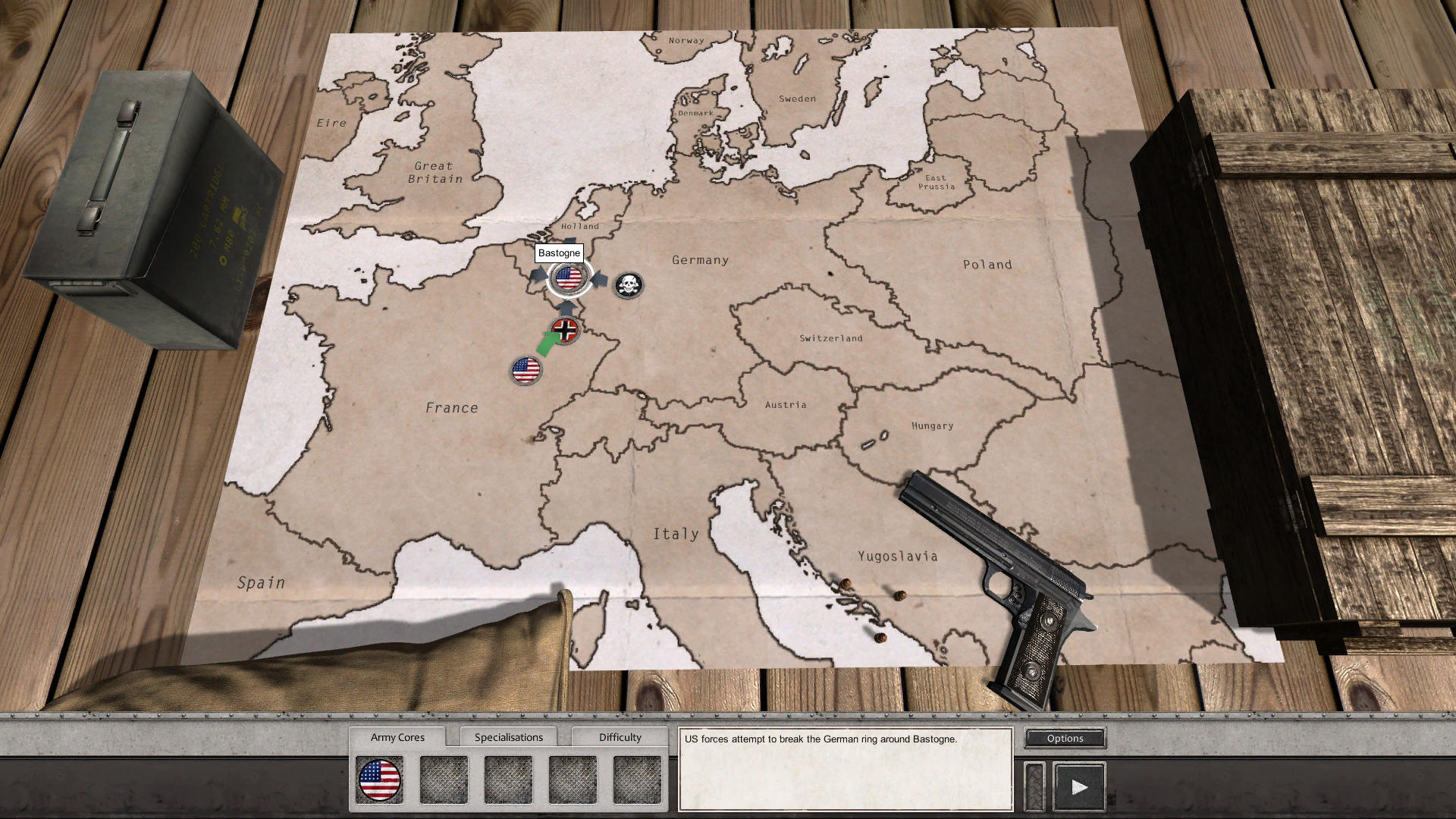Select the gray arrow right of Bastogne

pyautogui.click(x=601, y=278)
